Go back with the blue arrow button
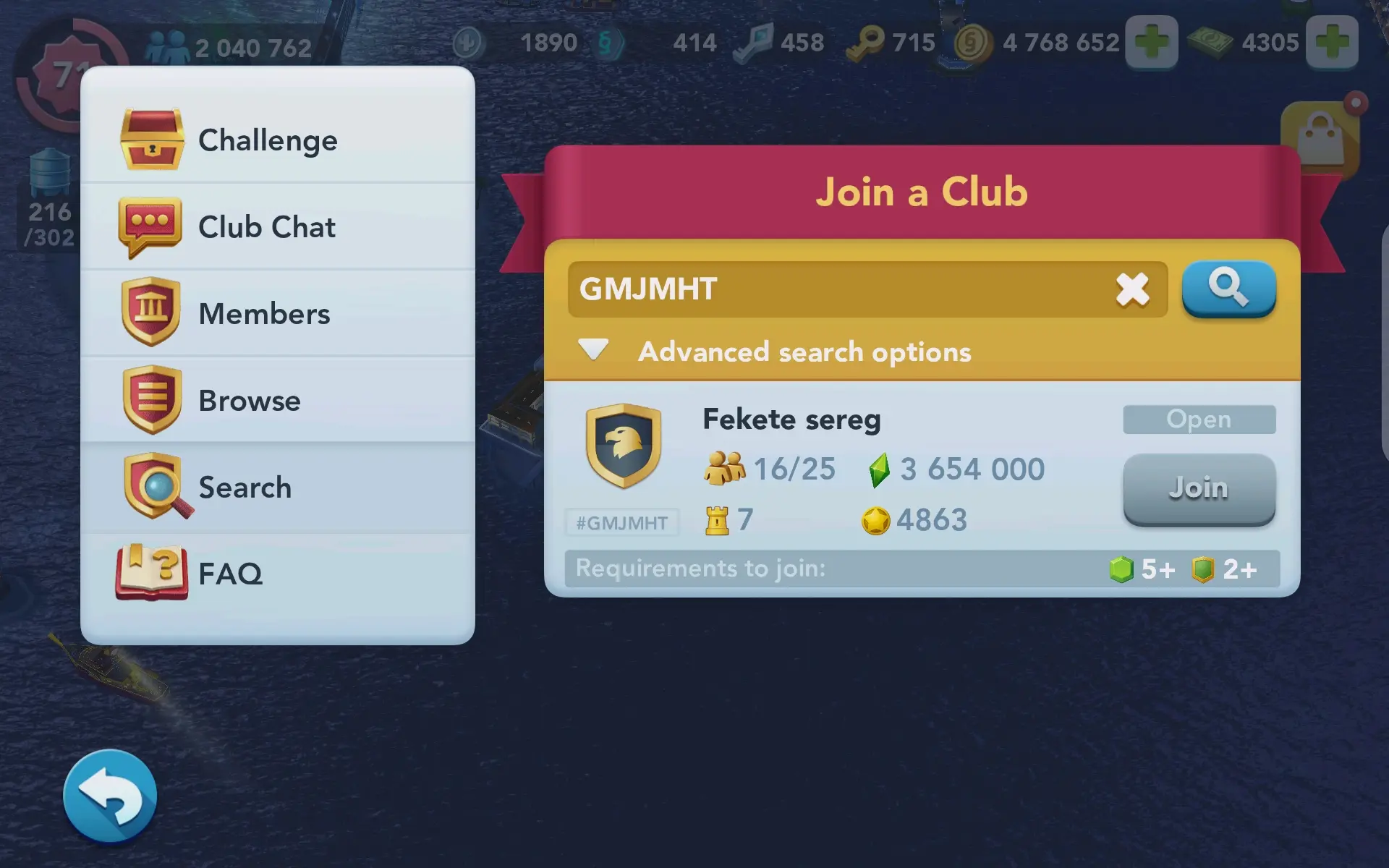The height and width of the screenshot is (868, 1389). (x=110, y=796)
